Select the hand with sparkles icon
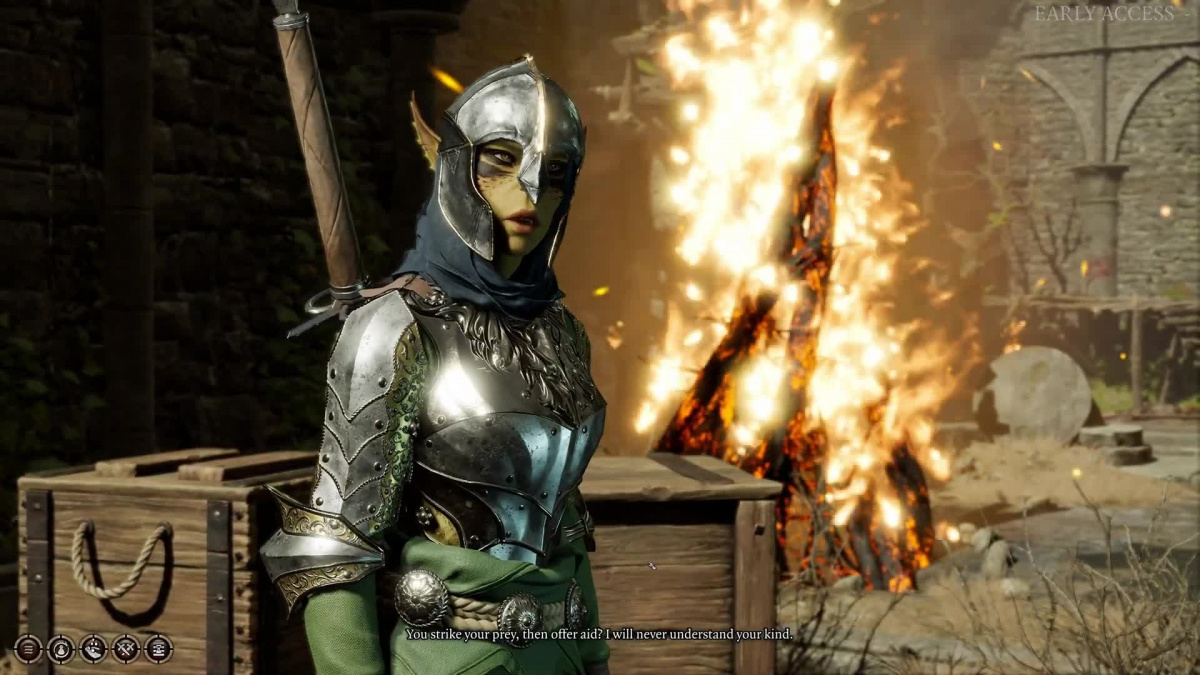 (x=93, y=649)
